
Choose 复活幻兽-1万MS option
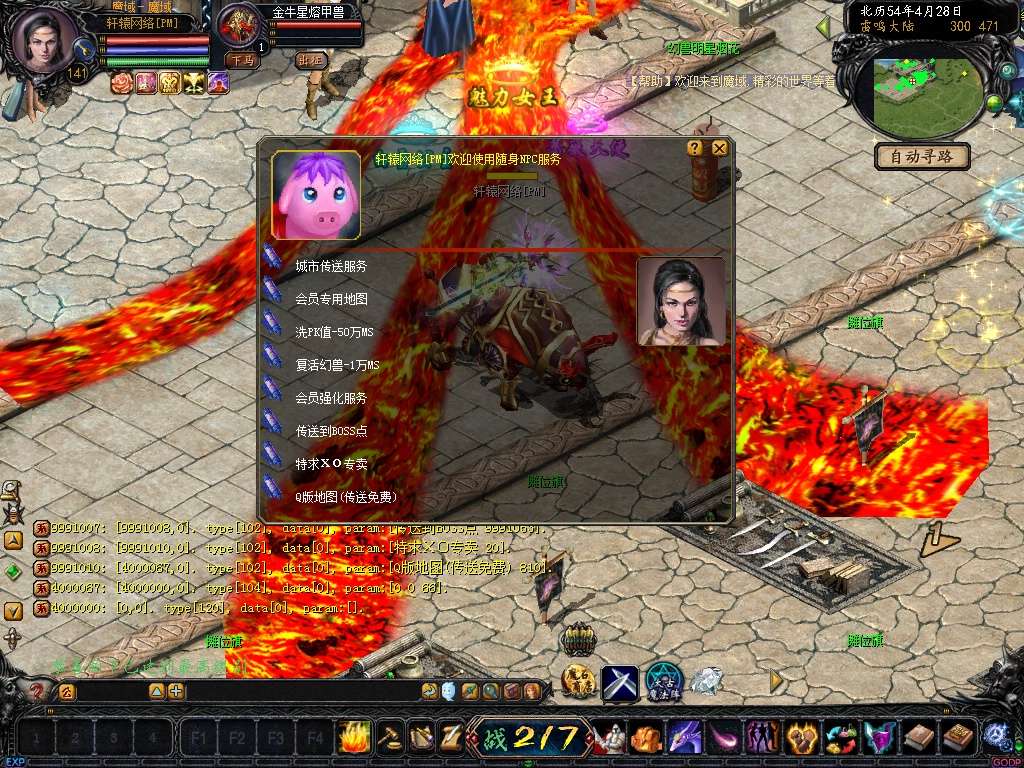click(337, 365)
